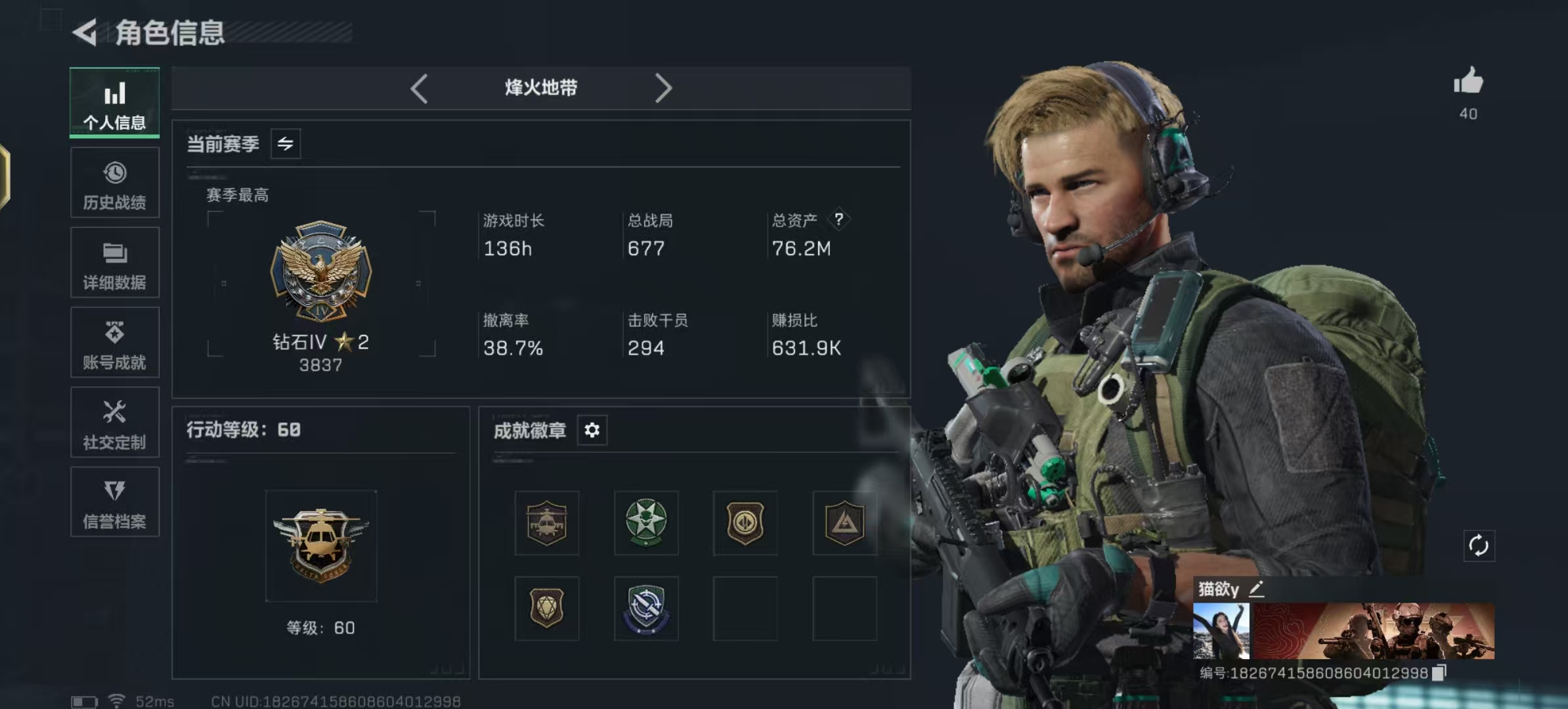The width and height of the screenshot is (1568, 709).
Task: View 详细数据 statistics
Action: [114, 263]
